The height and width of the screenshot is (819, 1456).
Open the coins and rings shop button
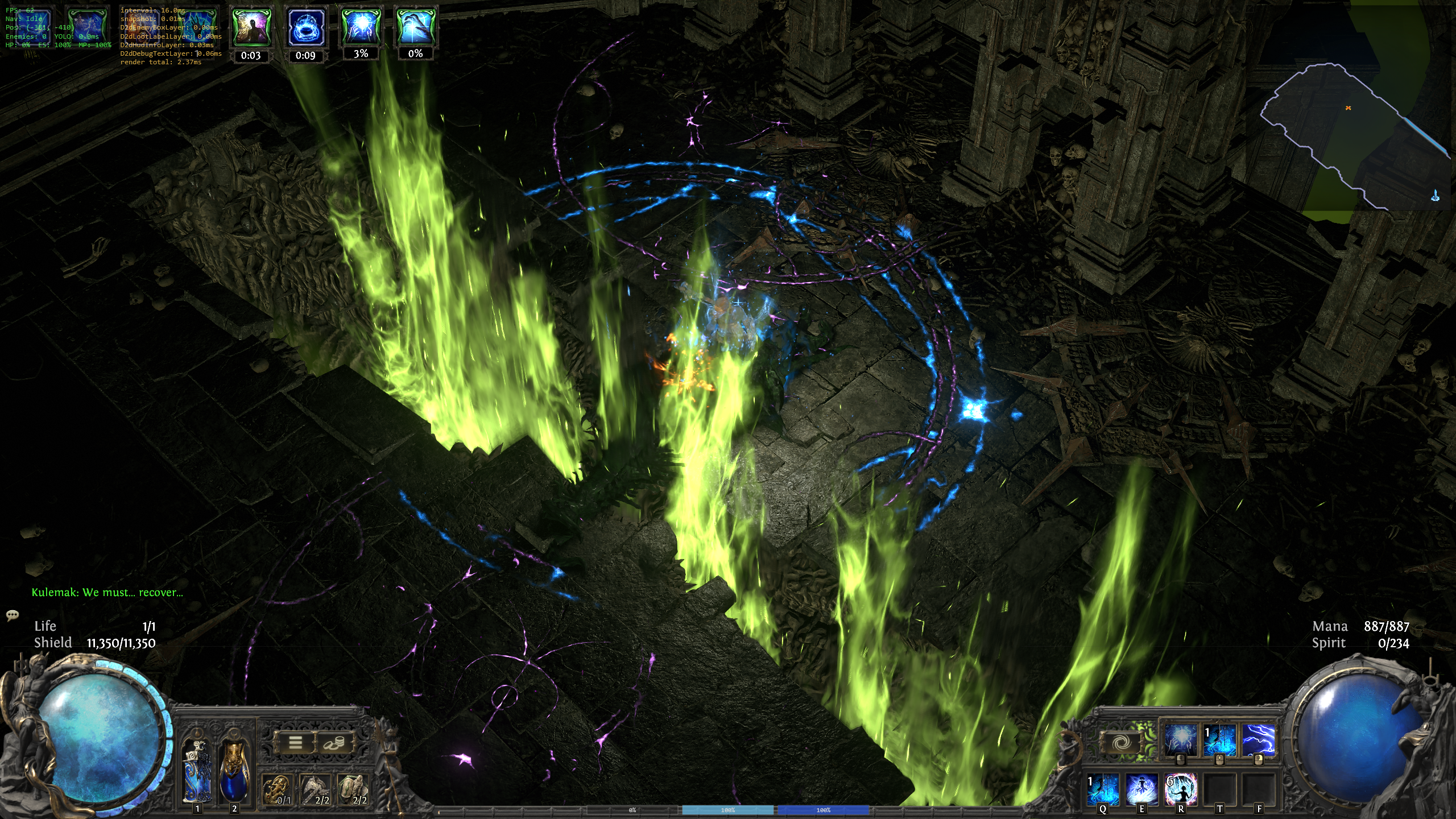click(333, 742)
